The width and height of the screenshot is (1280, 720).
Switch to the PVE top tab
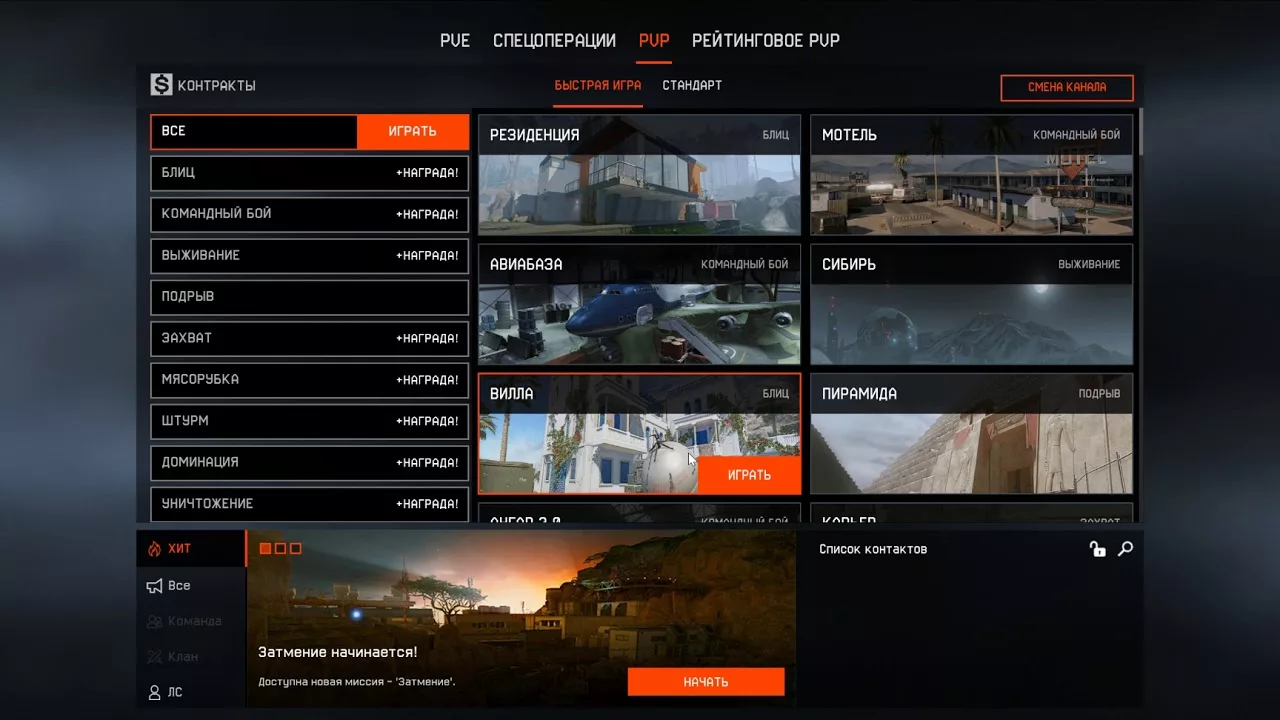click(x=455, y=41)
